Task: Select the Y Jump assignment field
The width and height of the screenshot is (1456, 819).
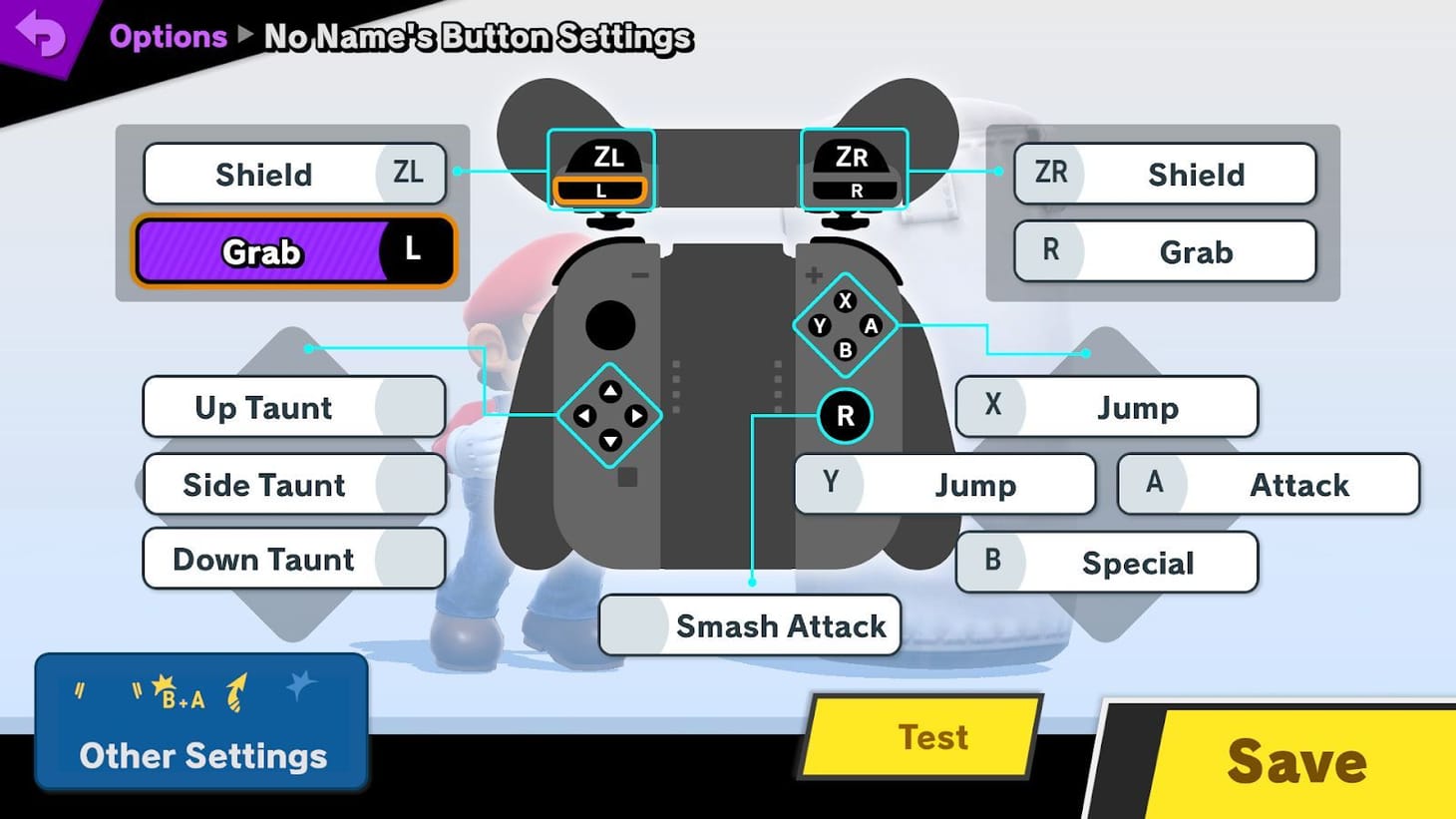Action: pos(944,485)
